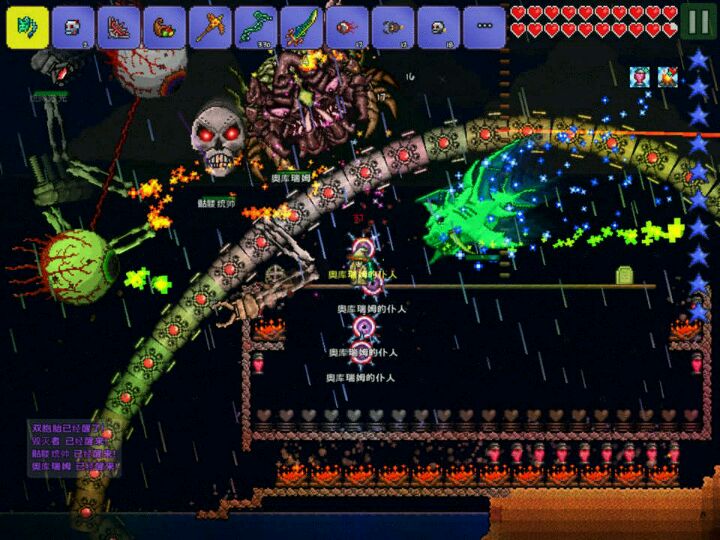Open inventory via the three-dots button
Image resolution: width=720 pixels, height=540 pixels.
click(x=484, y=27)
